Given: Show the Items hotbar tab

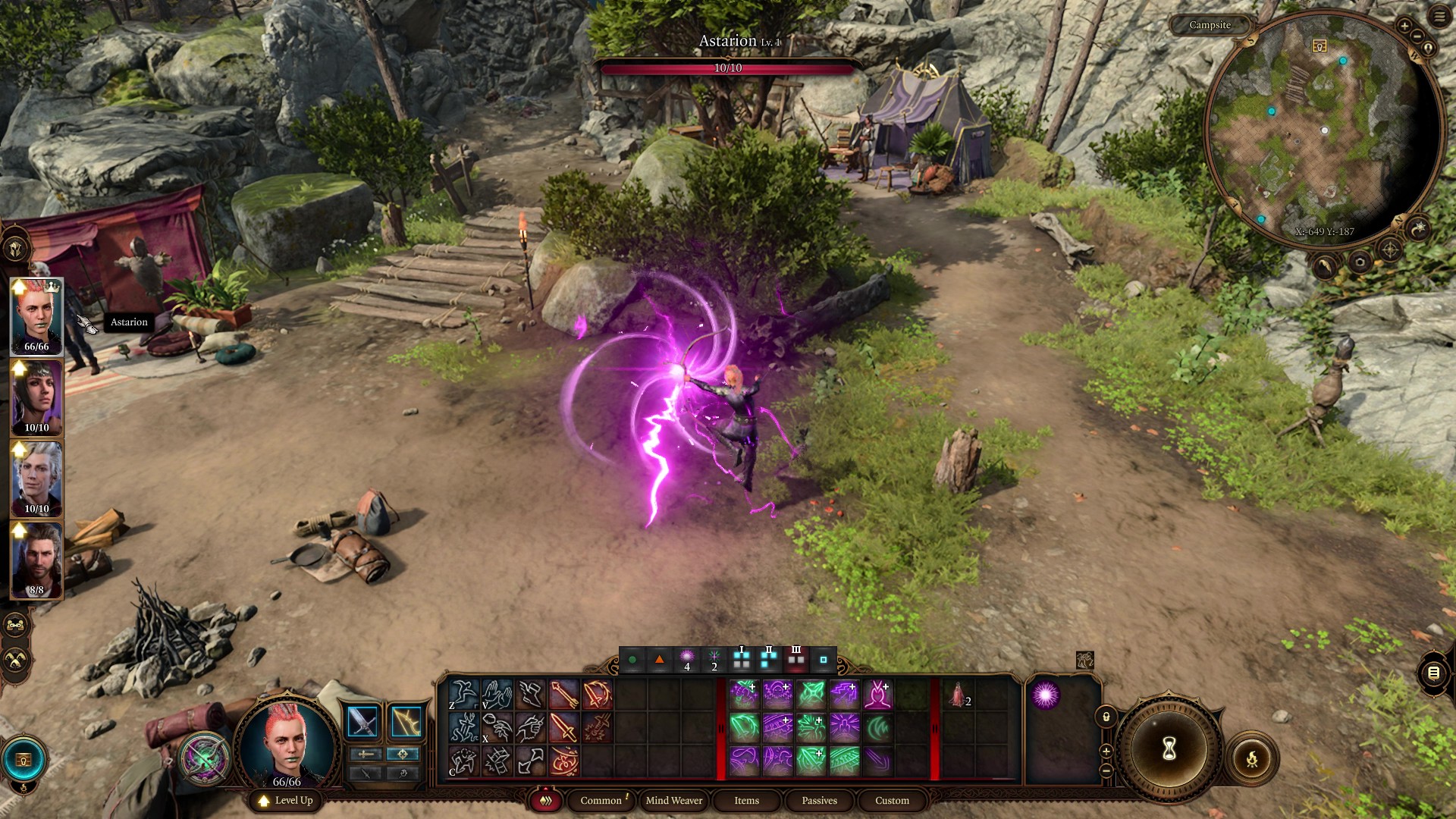Looking at the screenshot, I should click(746, 800).
